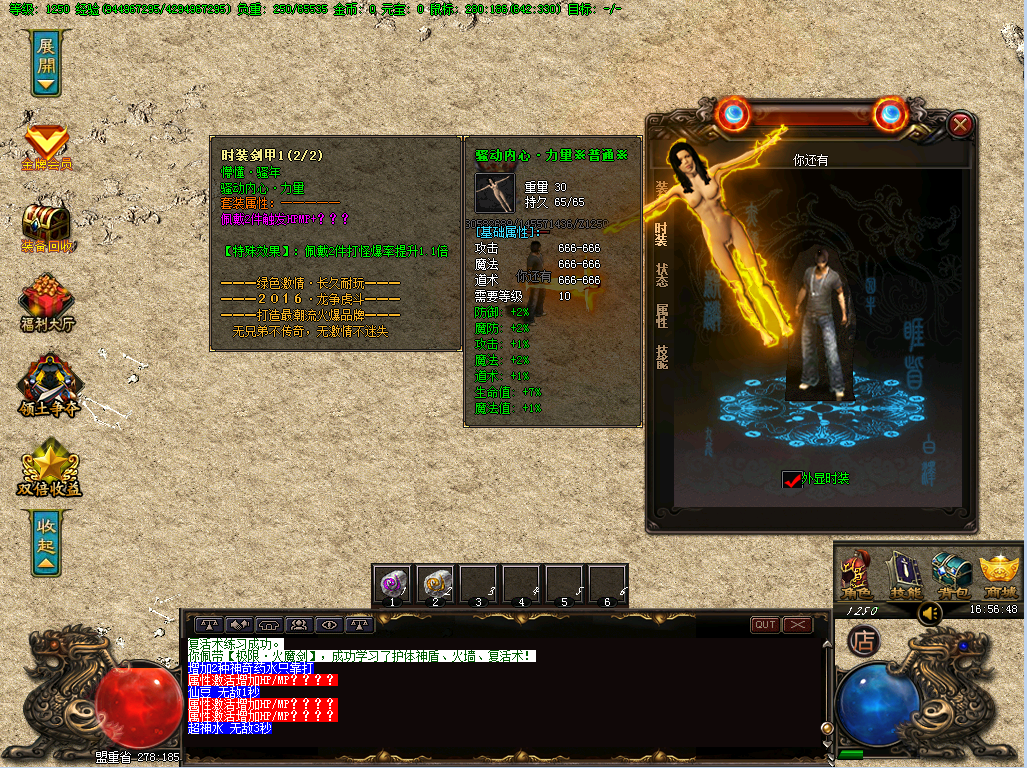Switch to the 状态 tab
This screenshot has height=768, width=1027.
pyautogui.click(x=662, y=275)
